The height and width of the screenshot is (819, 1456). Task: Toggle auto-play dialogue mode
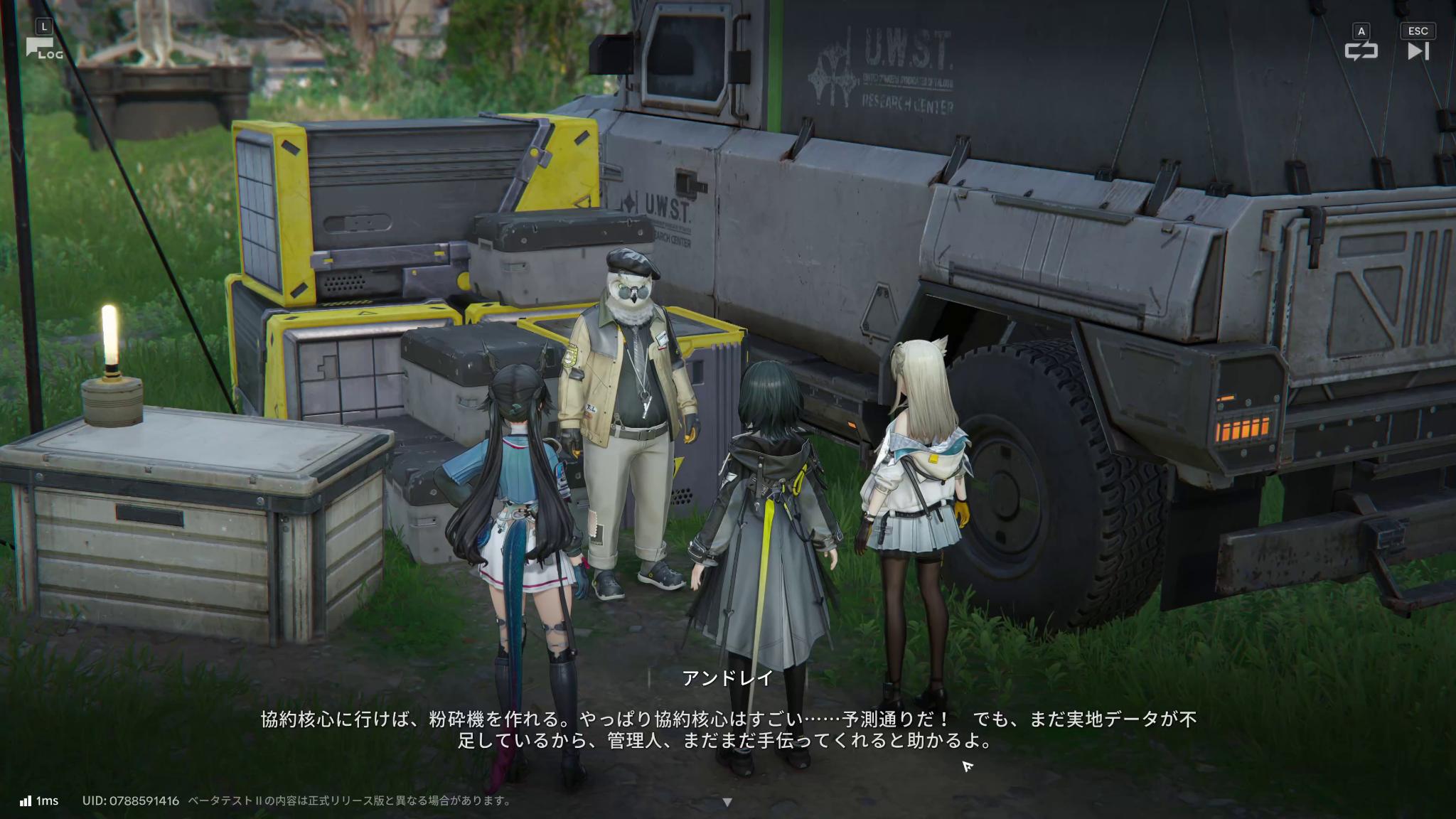pyautogui.click(x=1360, y=51)
